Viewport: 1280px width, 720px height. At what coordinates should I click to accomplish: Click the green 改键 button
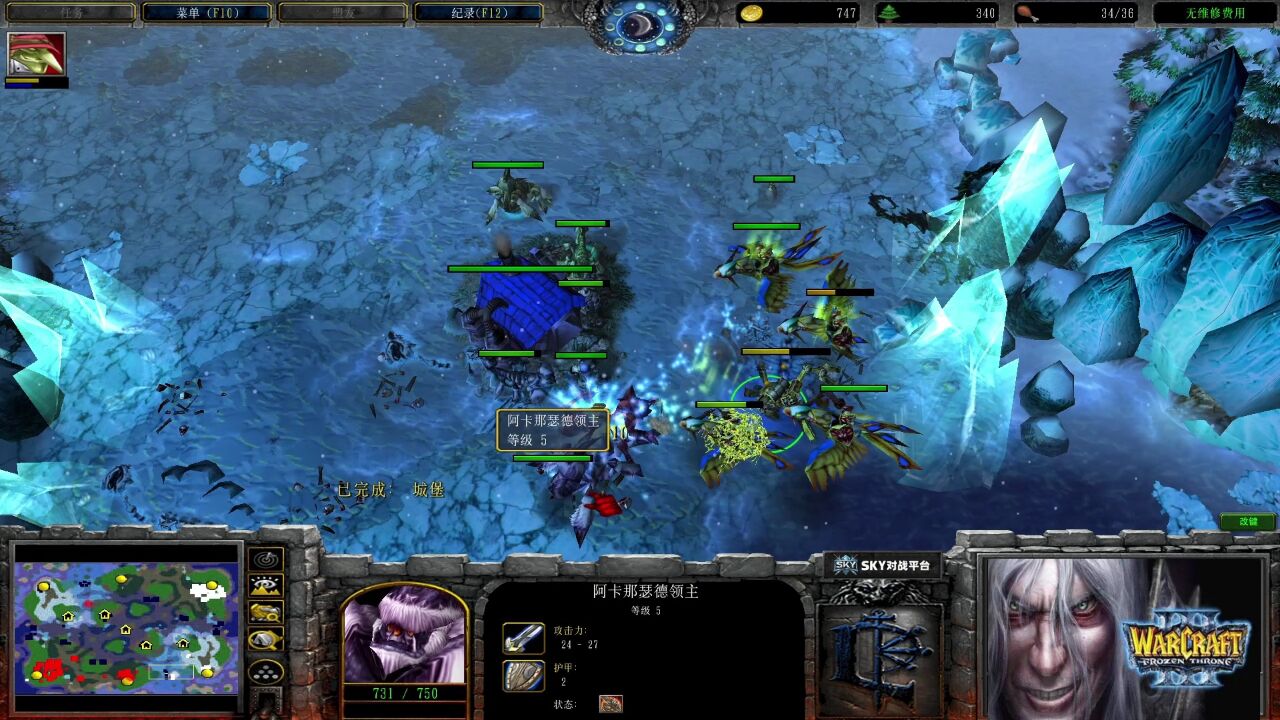click(x=1248, y=521)
